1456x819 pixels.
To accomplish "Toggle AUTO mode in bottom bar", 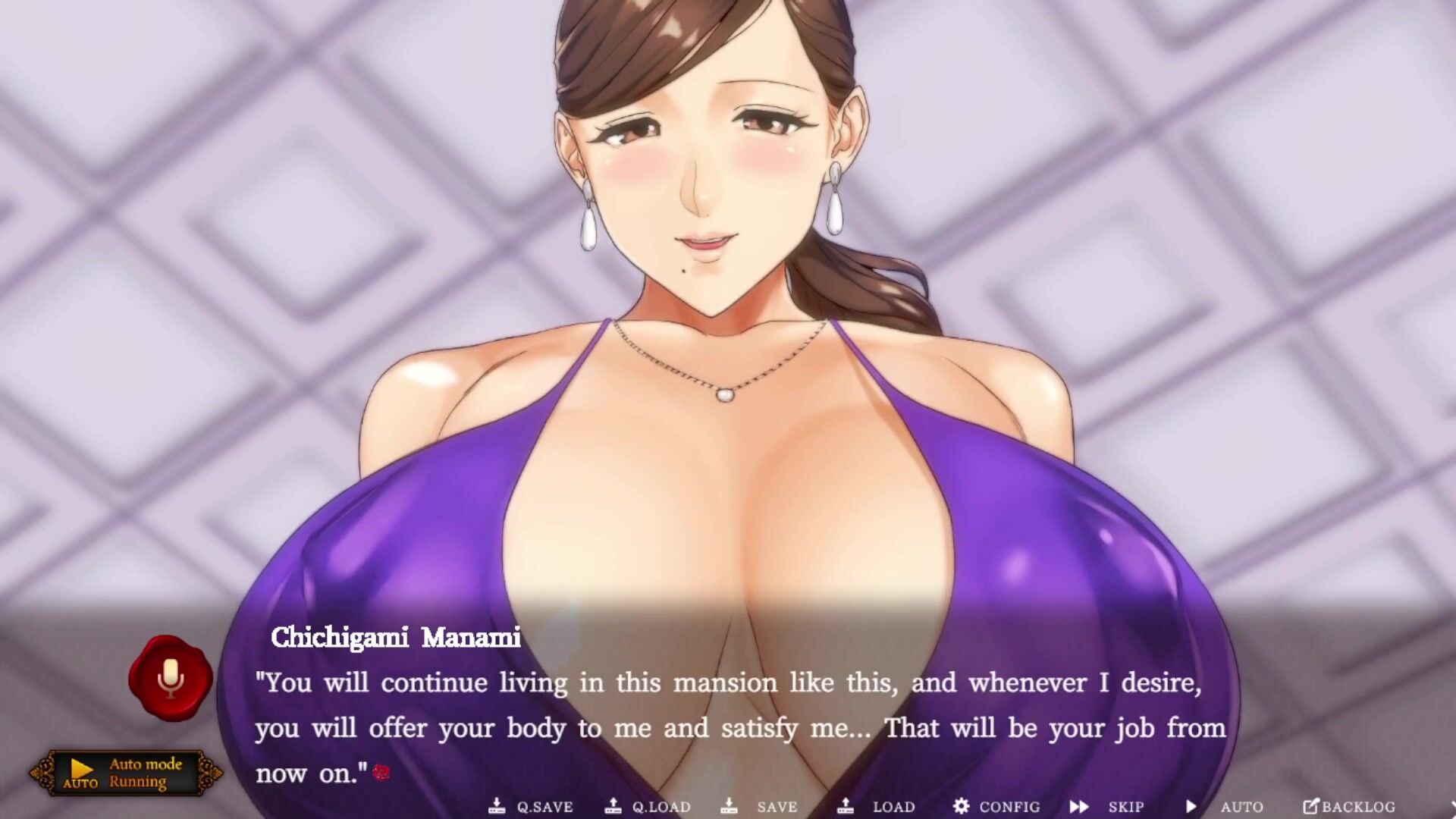I will point(1225,807).
